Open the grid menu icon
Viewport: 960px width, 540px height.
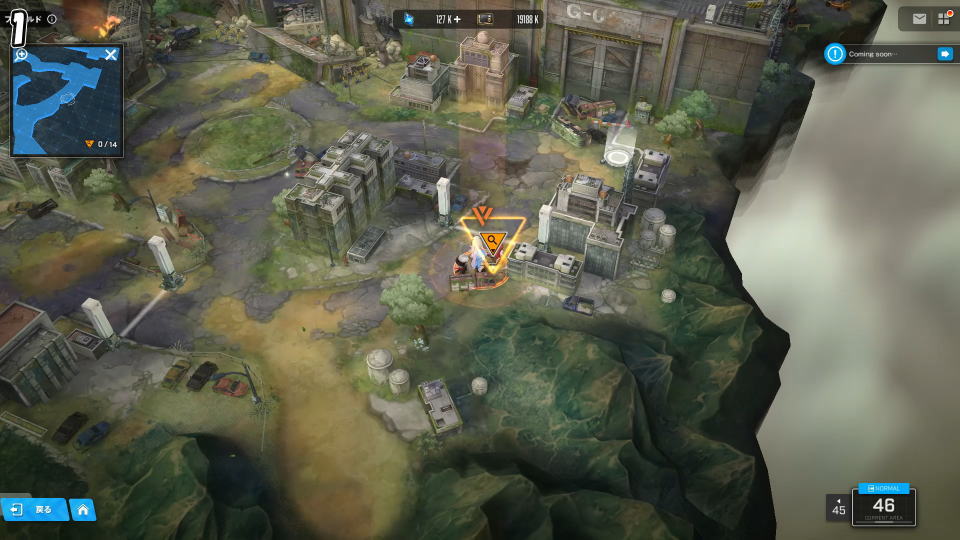point(943,18)
